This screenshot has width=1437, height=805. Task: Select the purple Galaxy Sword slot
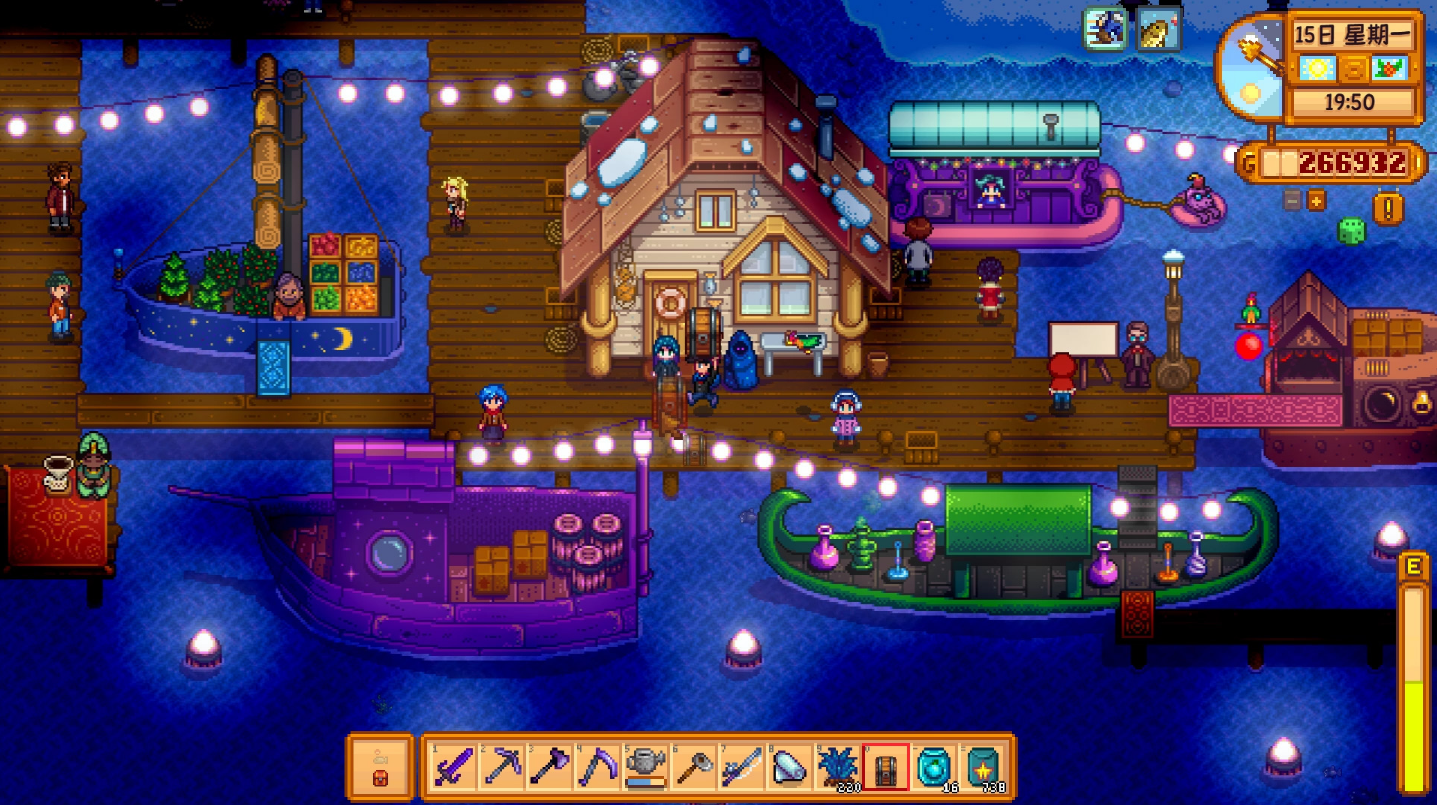click(x=453, y=768)
